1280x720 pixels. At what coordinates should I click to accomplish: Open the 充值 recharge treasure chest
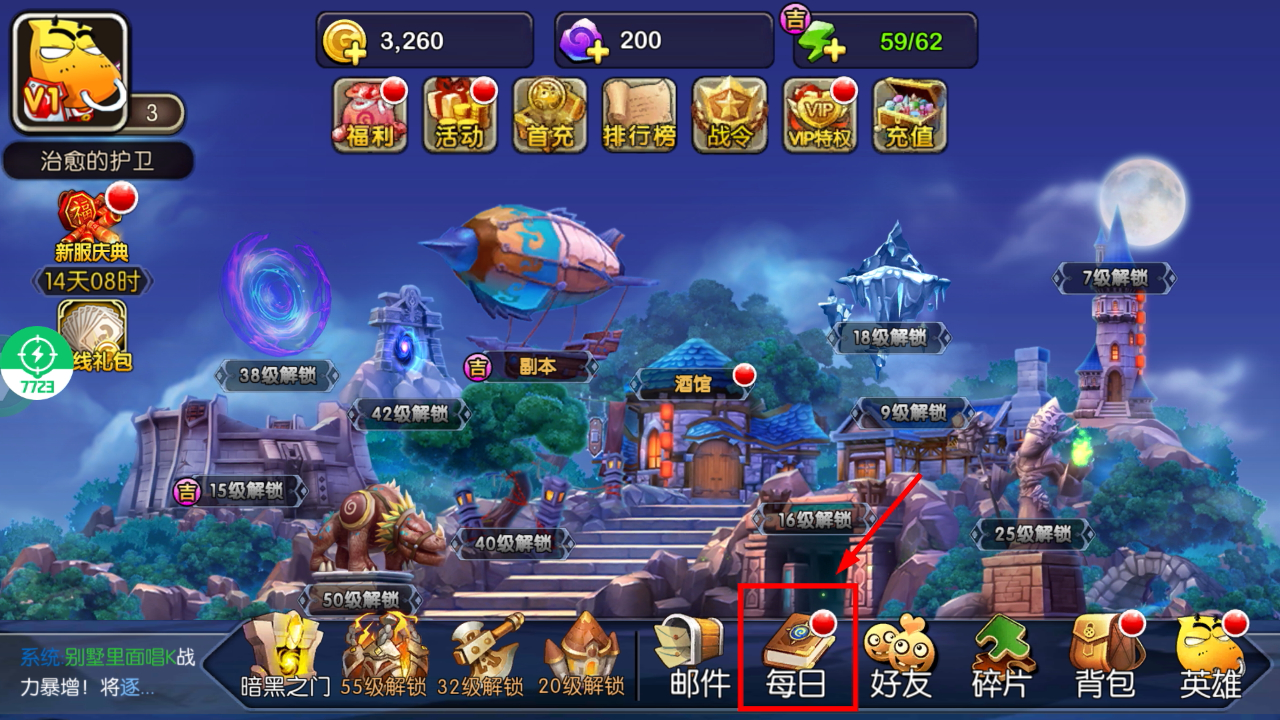tap(910, 115)
